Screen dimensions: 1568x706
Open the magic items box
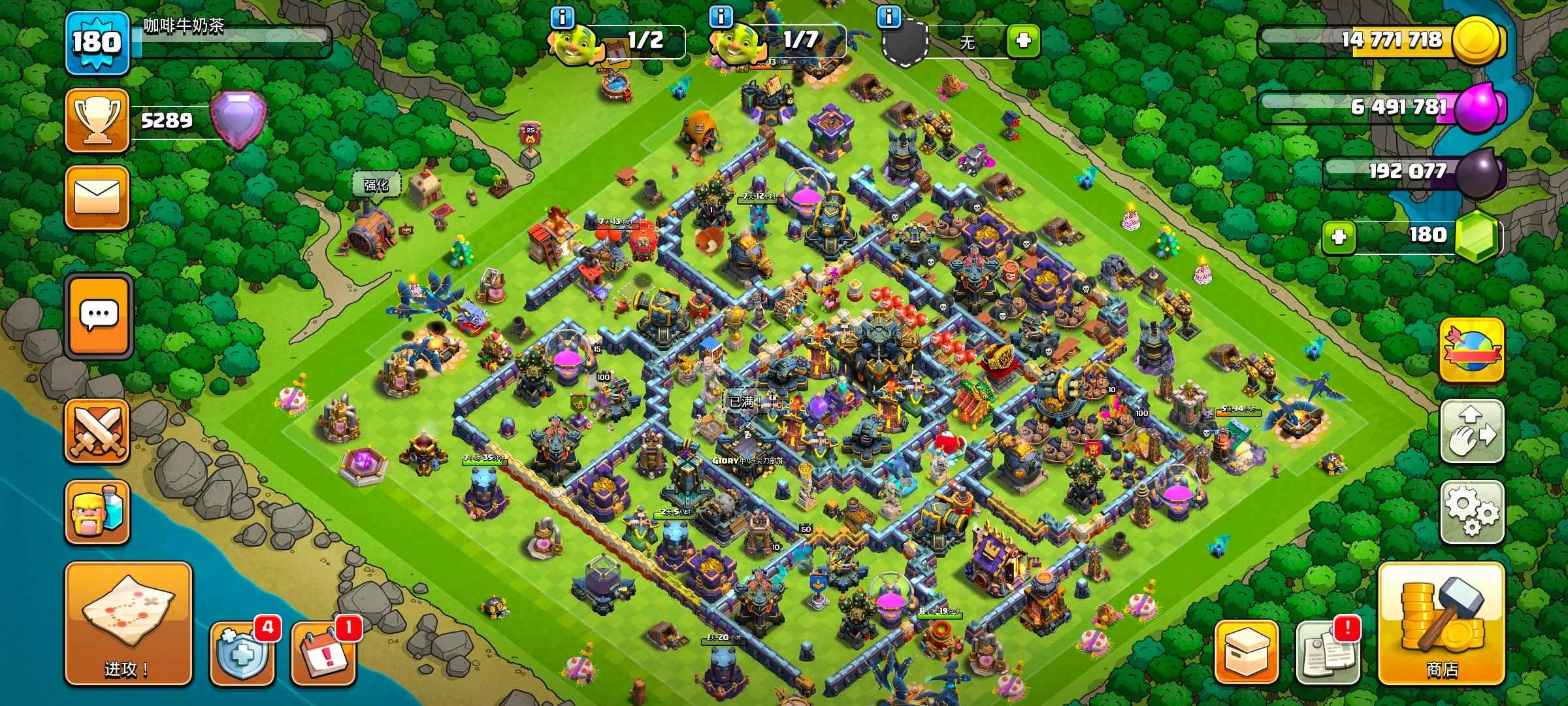click(x=1246, y=652)
